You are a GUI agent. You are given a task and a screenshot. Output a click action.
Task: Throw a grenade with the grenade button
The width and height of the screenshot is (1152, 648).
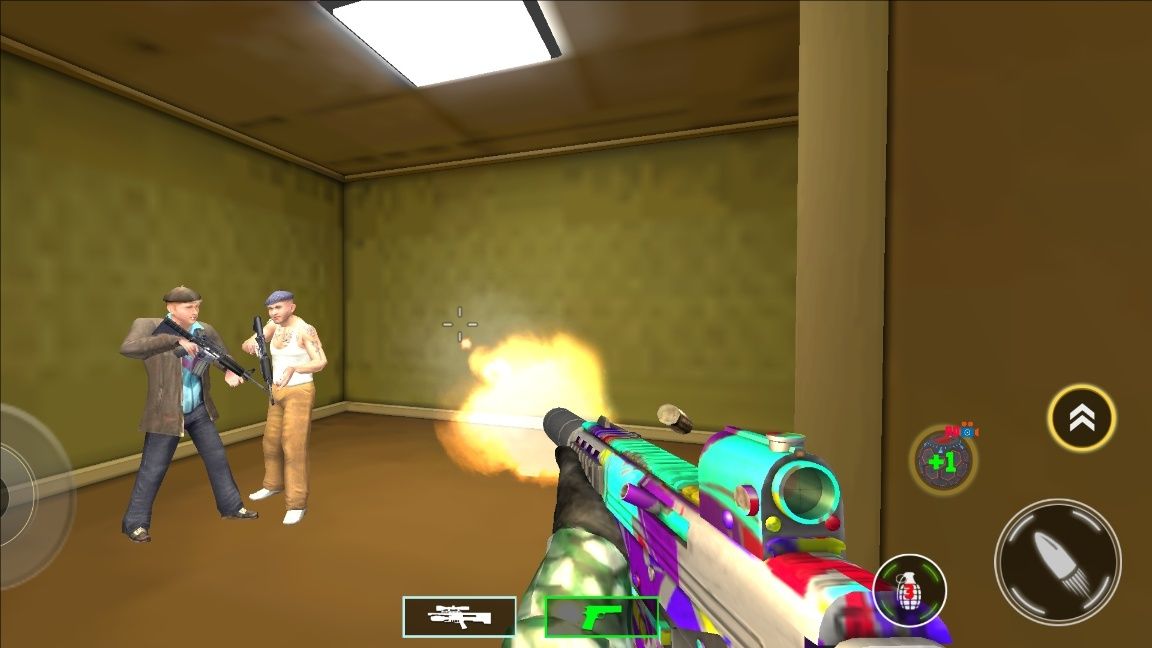(909, 590)
